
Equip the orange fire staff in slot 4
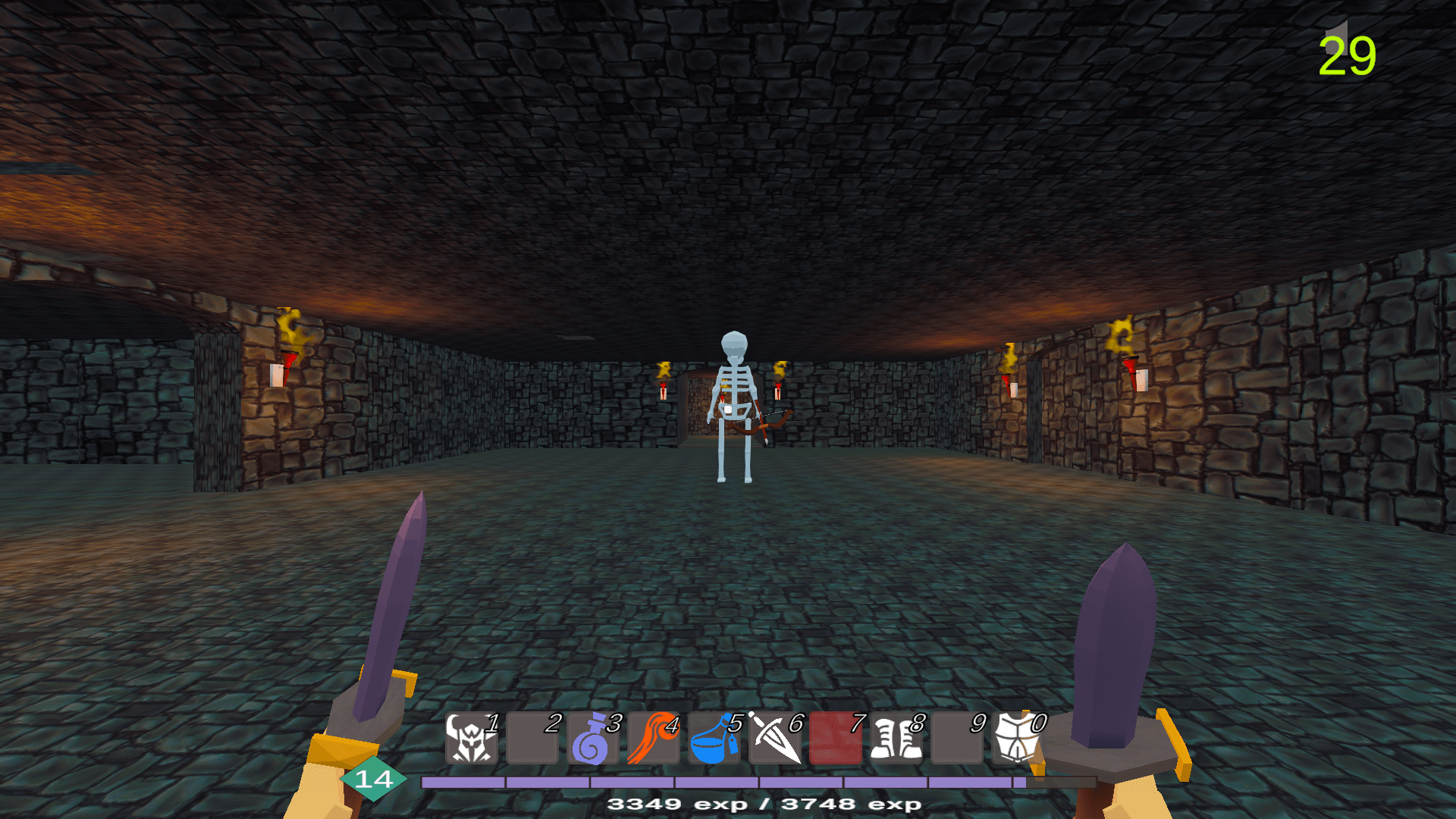[653, 738]
